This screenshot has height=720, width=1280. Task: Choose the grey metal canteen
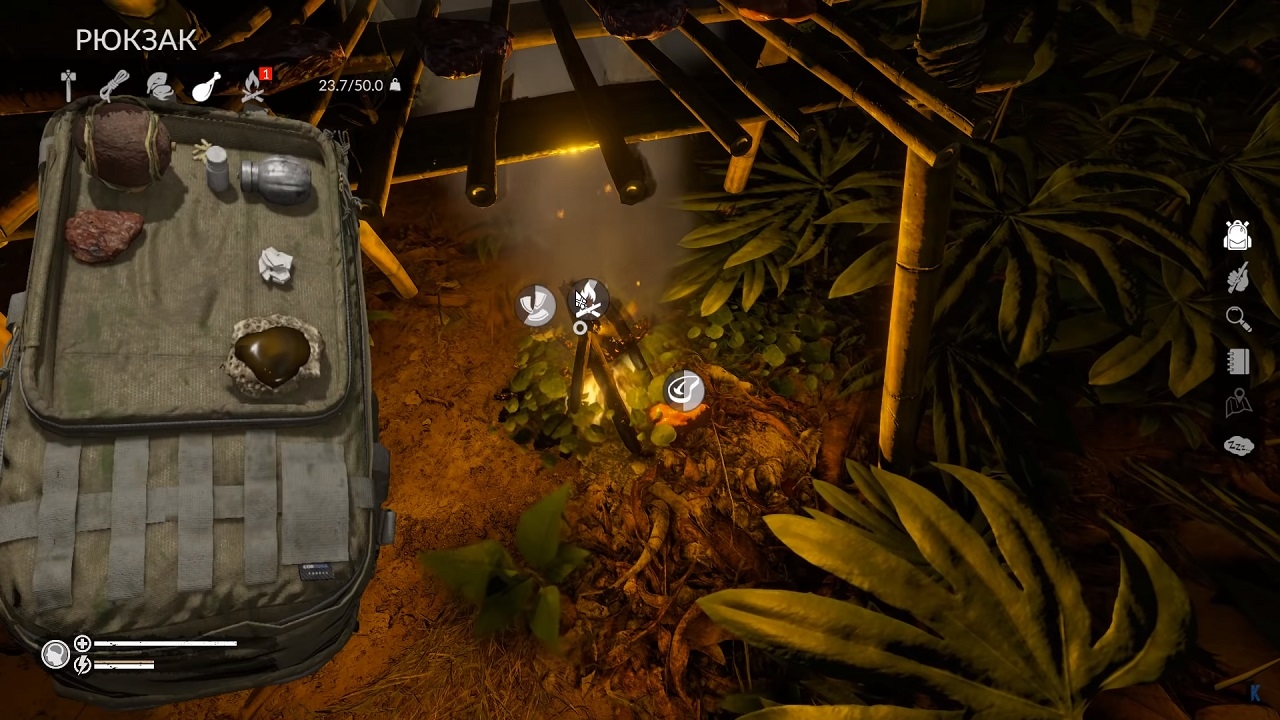pyautogui.click(x=276, y=180)
